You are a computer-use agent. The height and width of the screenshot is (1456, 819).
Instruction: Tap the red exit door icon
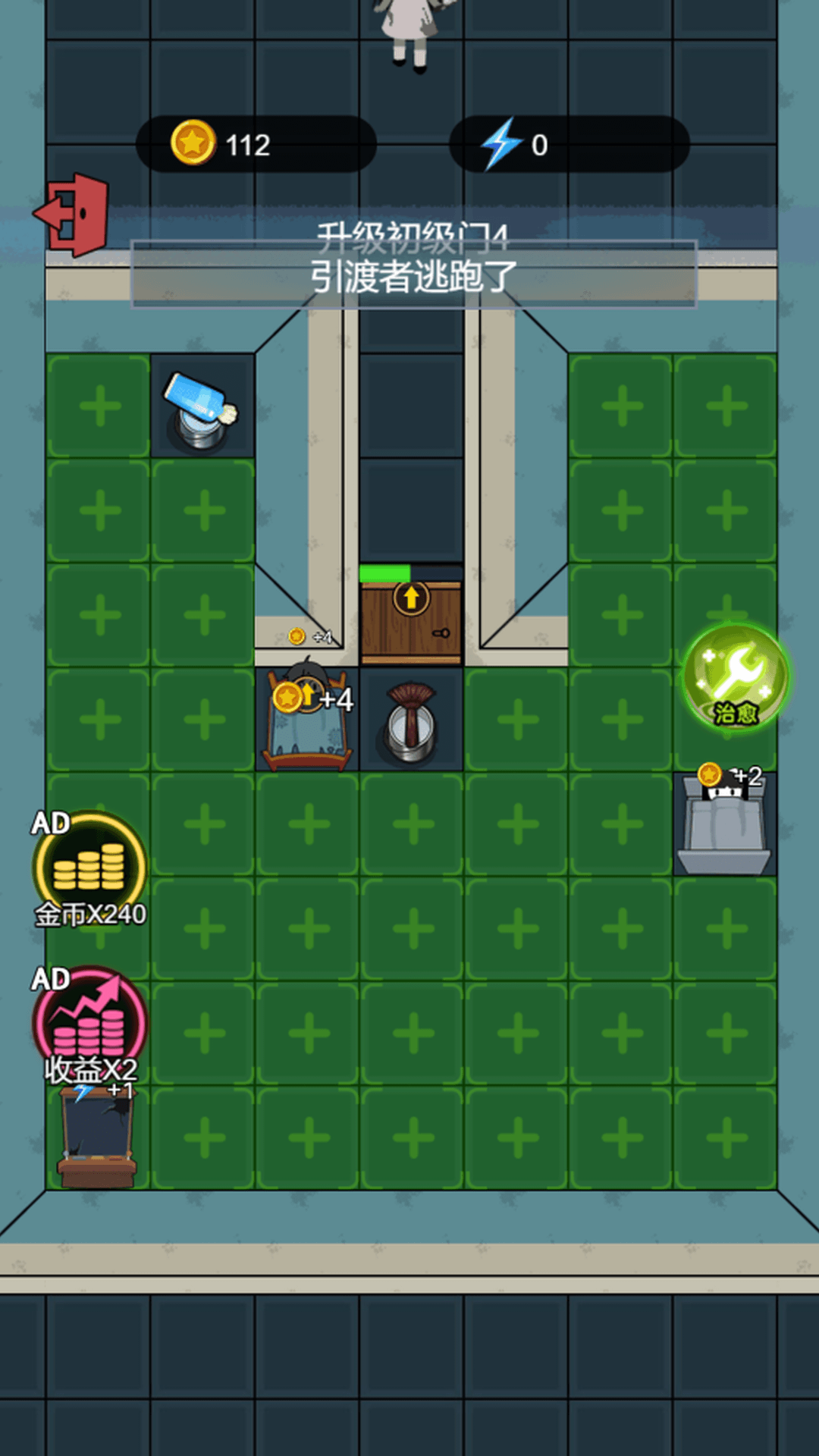point(74,215)
